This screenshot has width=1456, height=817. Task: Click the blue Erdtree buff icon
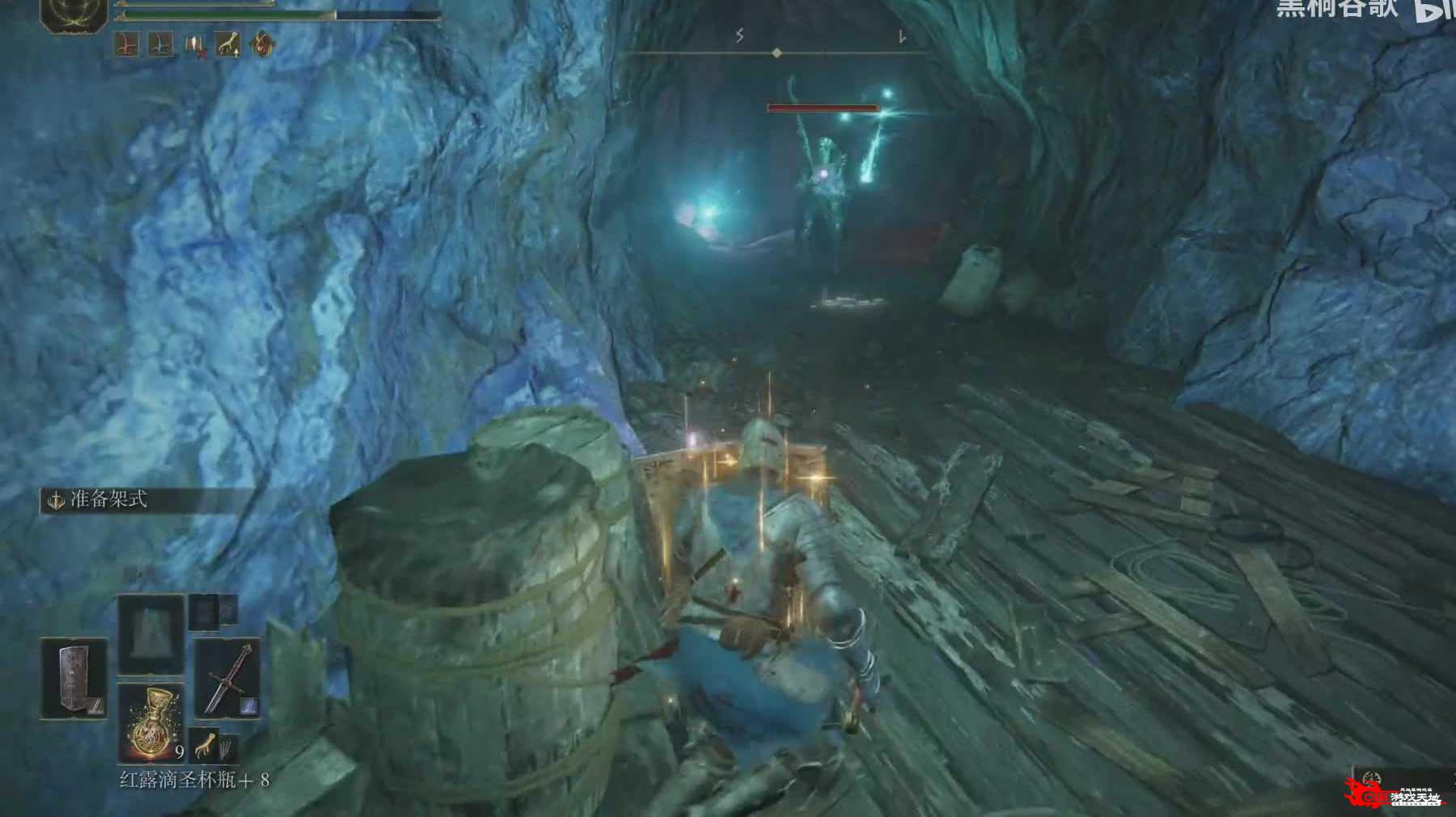(x=161, y=45)
